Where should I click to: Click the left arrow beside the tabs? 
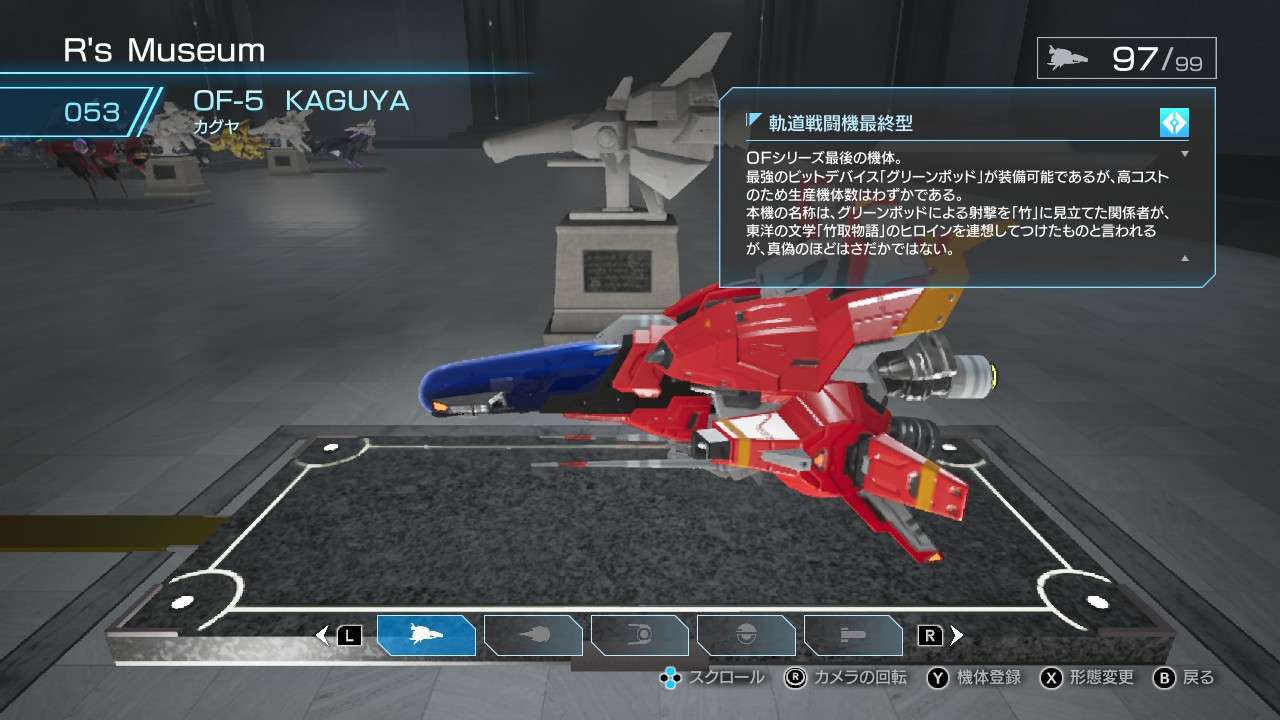[x=322, y=635]
